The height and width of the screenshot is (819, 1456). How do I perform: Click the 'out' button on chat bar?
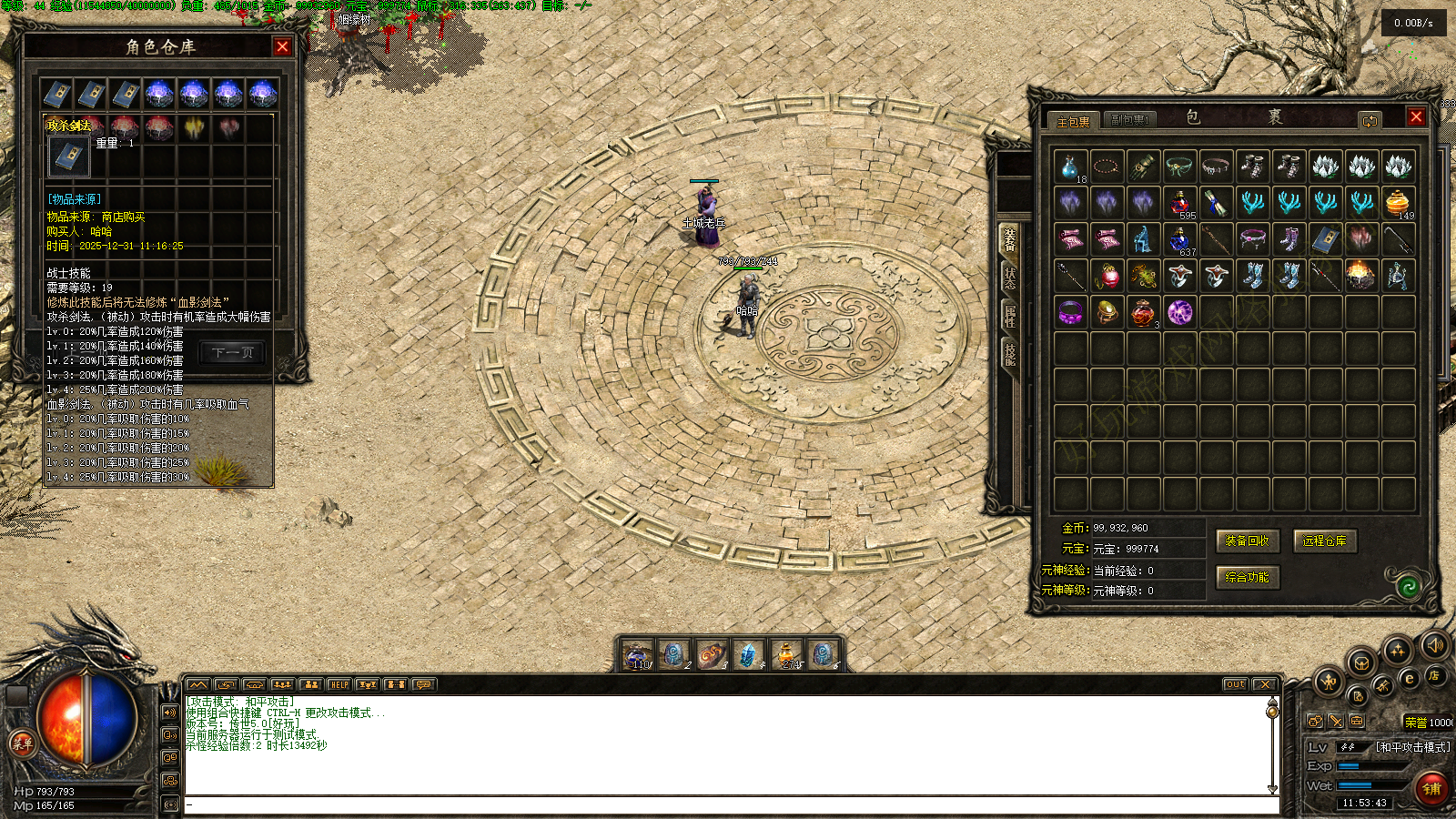[1235, 684]
